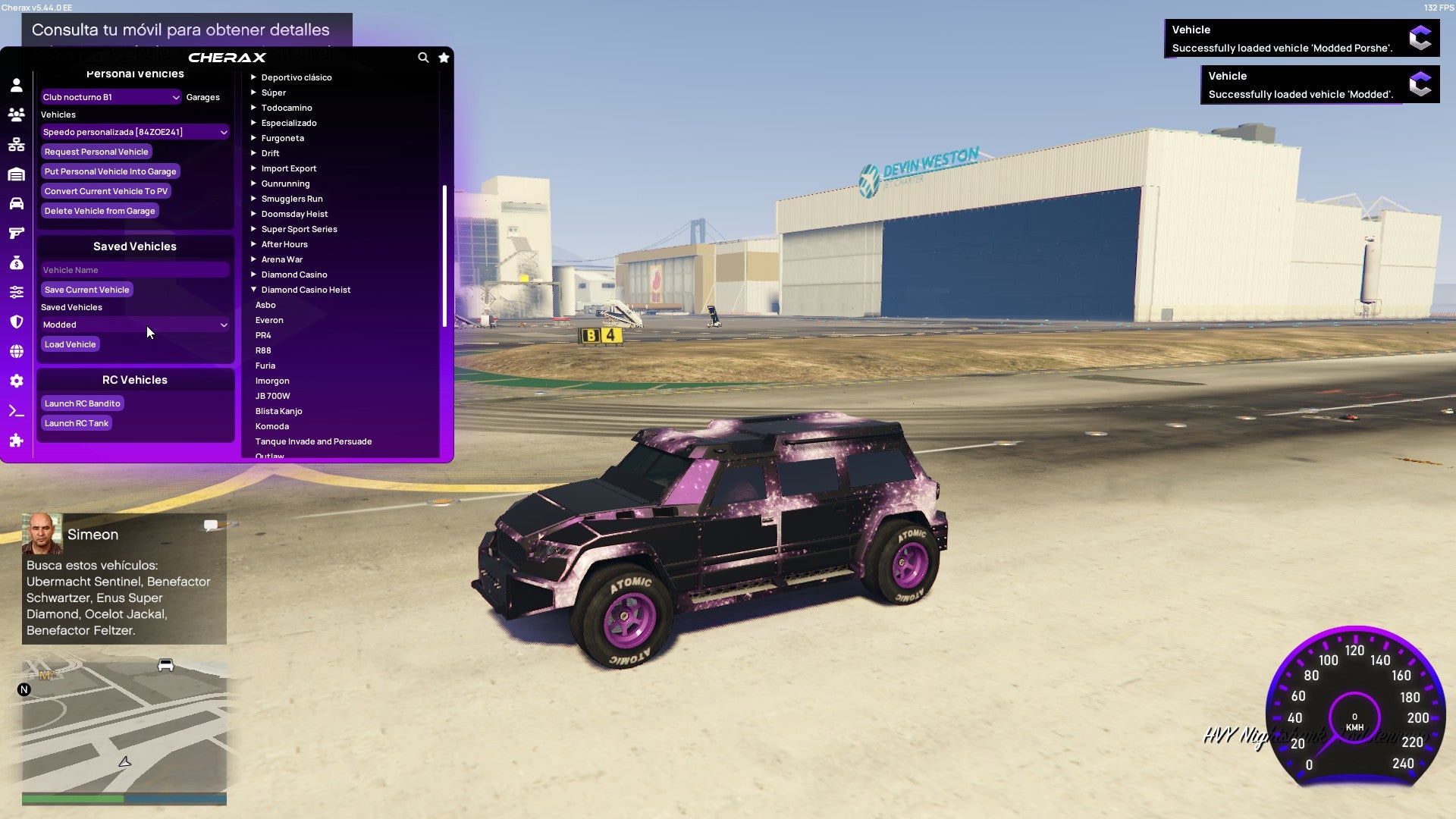The height and width of the screenshot is (819, 1456).
Task: Open the Club nocturno B1 garage dropdown
Action: 111,97
